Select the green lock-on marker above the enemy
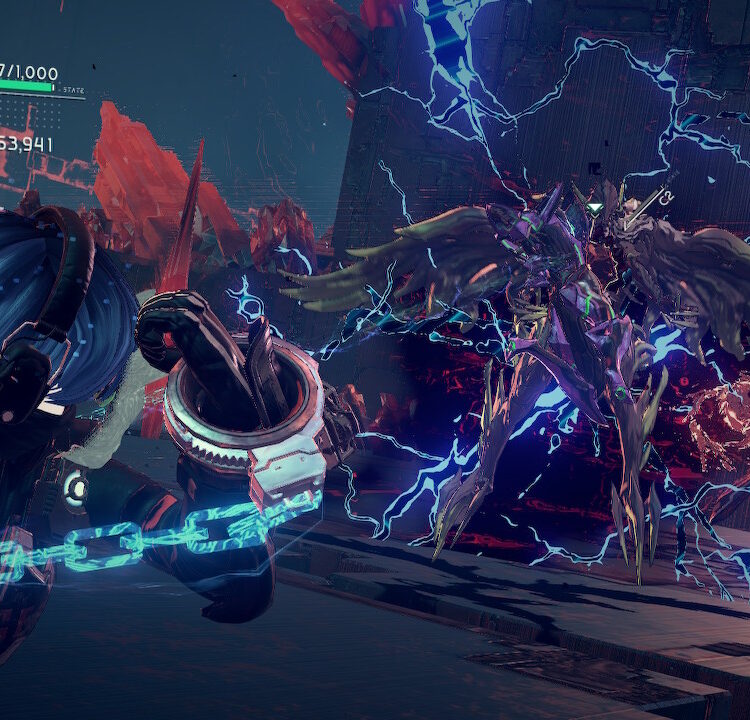 [x=595, y=209]
